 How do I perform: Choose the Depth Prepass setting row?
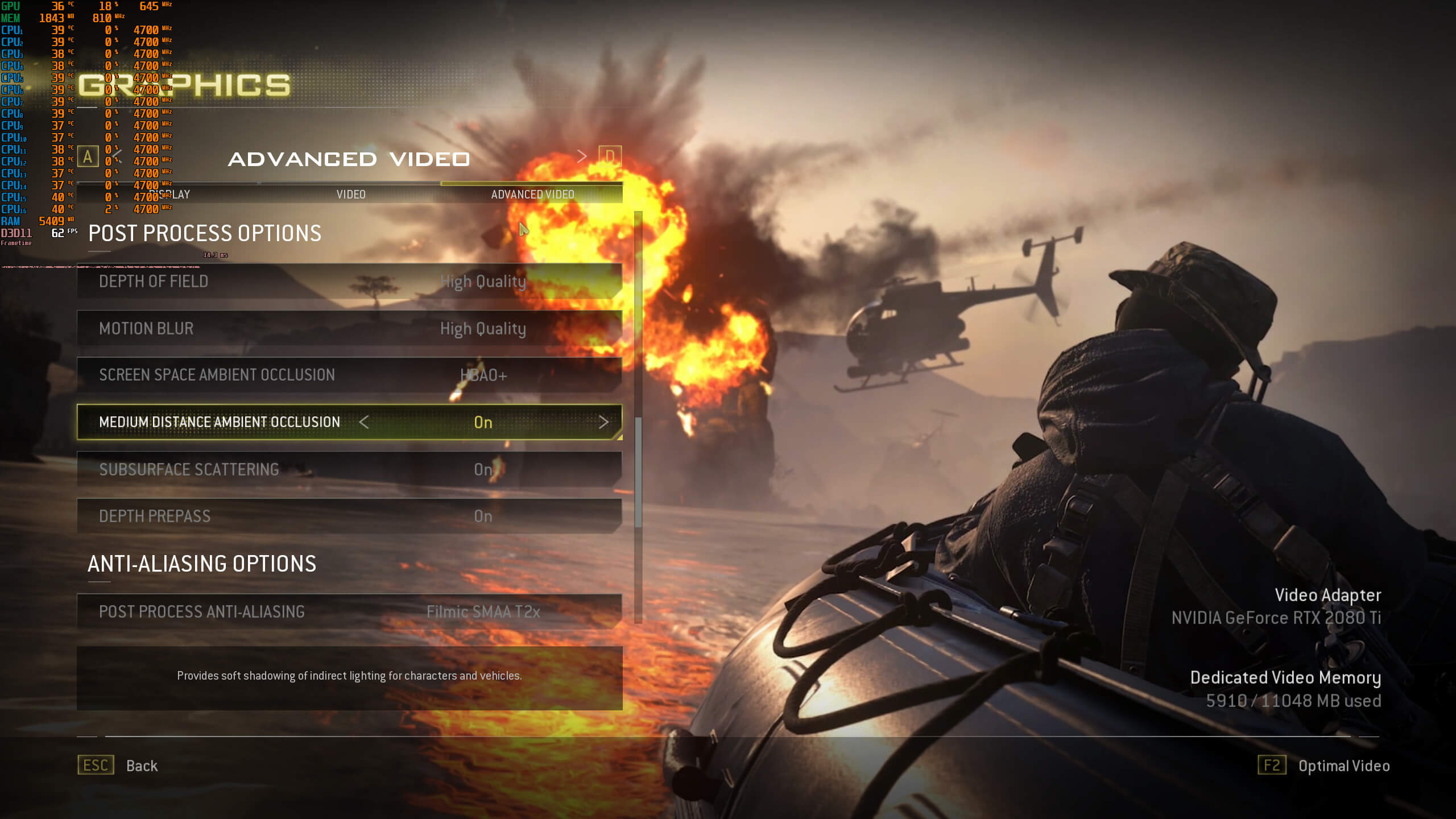[x=349, y=516]
